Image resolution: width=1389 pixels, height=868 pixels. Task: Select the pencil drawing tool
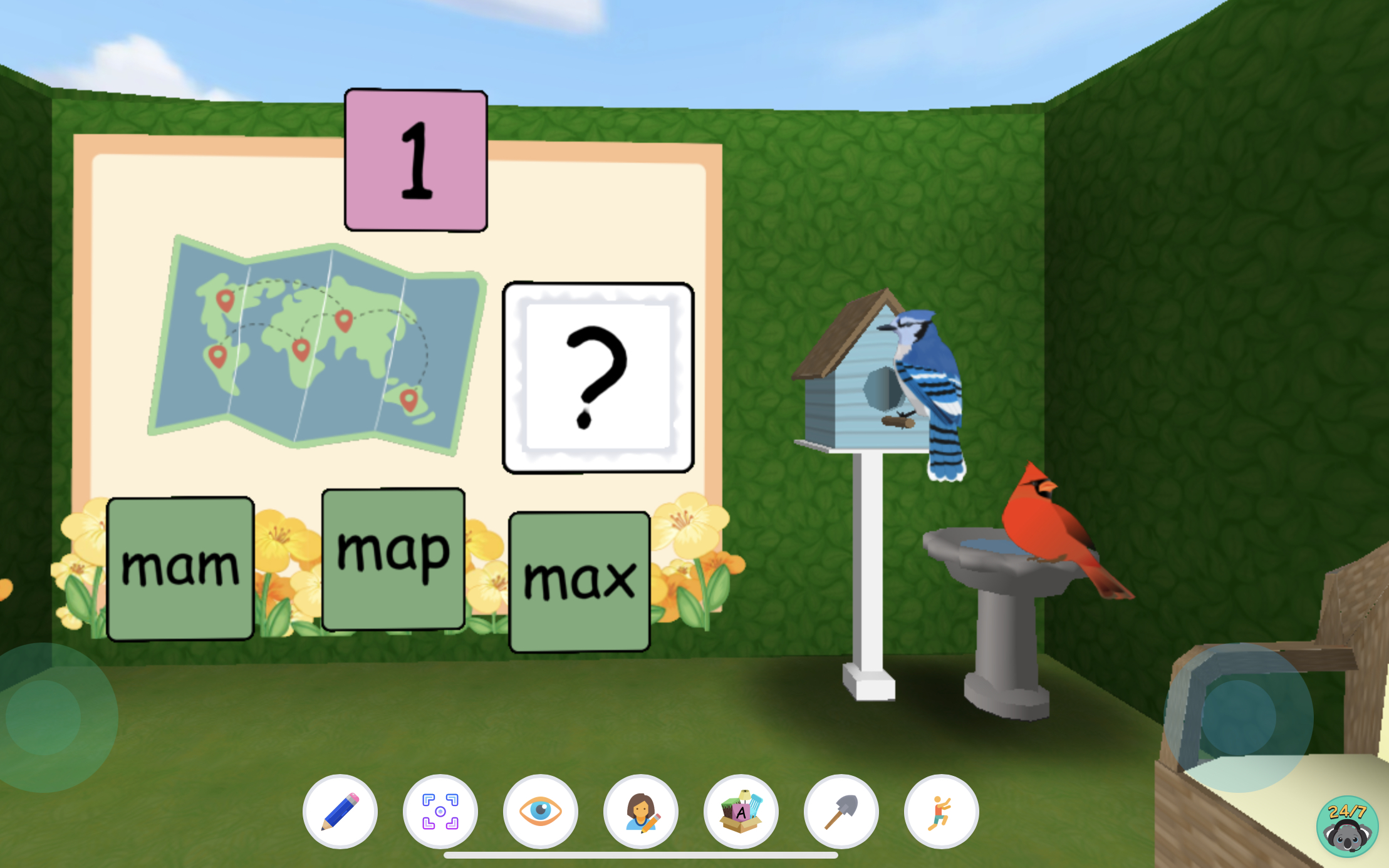(x=340, y=810)
